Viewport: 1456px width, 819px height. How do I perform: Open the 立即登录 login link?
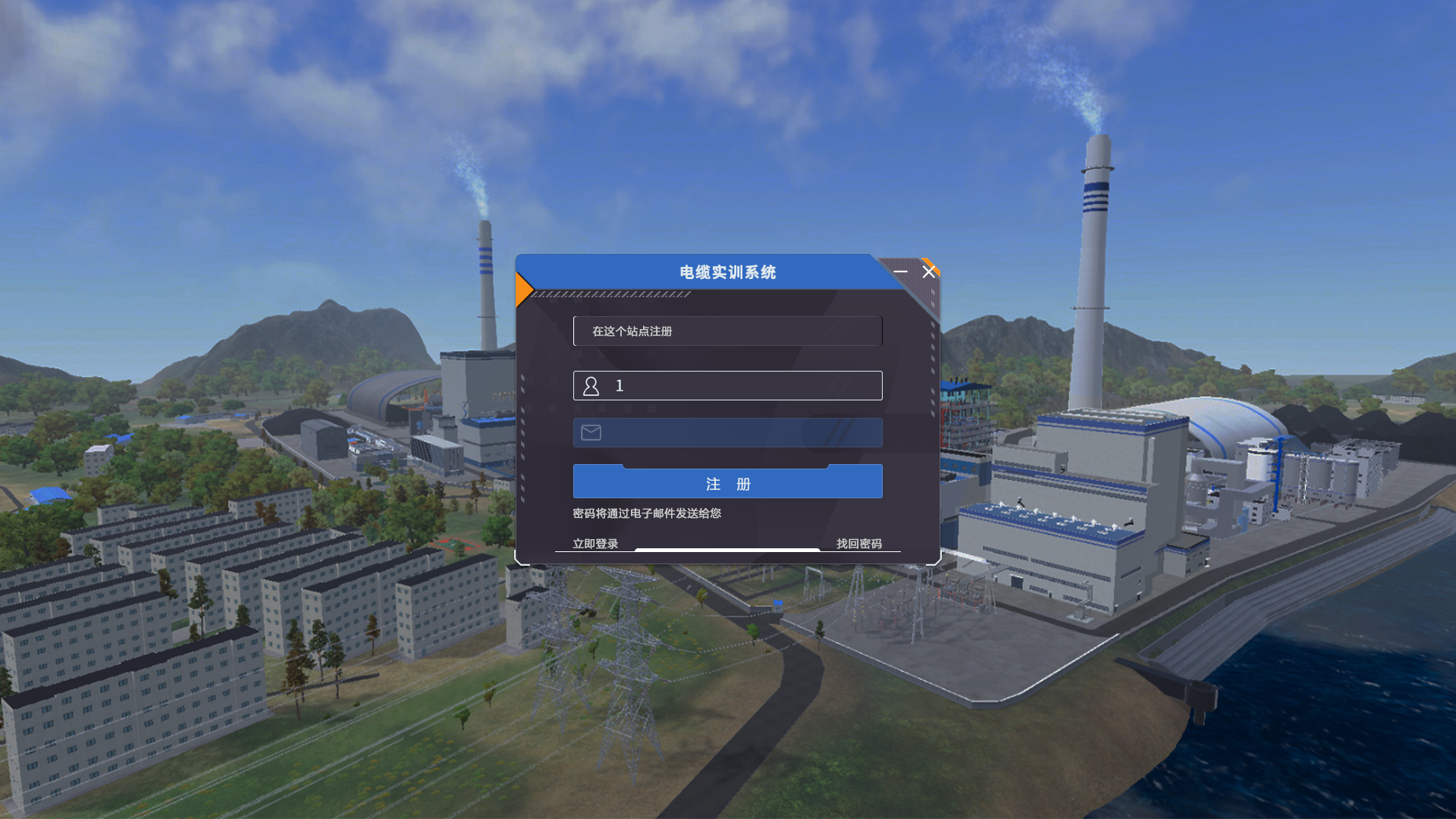pyautogui.click(x=595, y=544)
